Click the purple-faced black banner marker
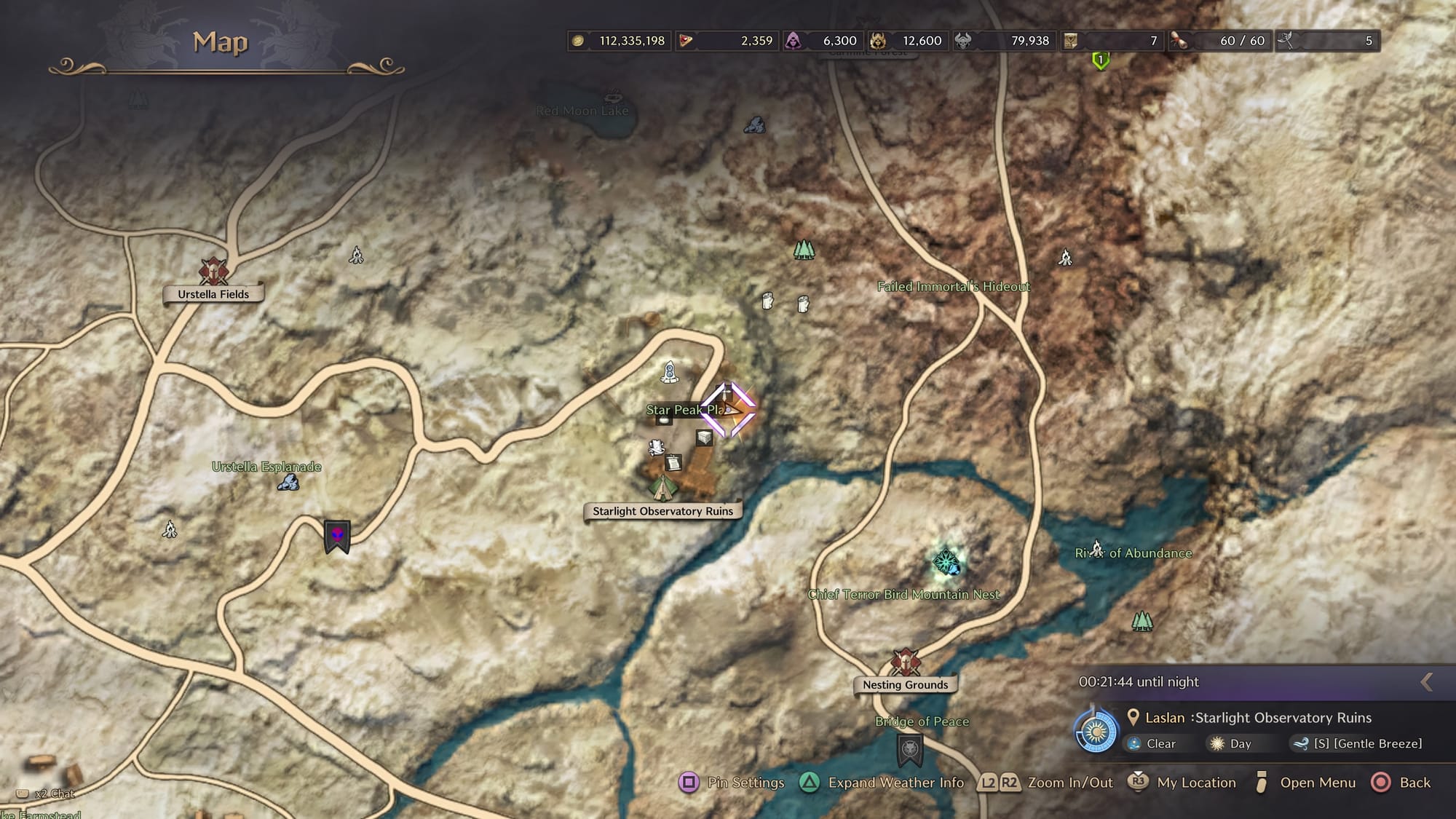This screenshot has height=819, width=1456. pos(337,537)
